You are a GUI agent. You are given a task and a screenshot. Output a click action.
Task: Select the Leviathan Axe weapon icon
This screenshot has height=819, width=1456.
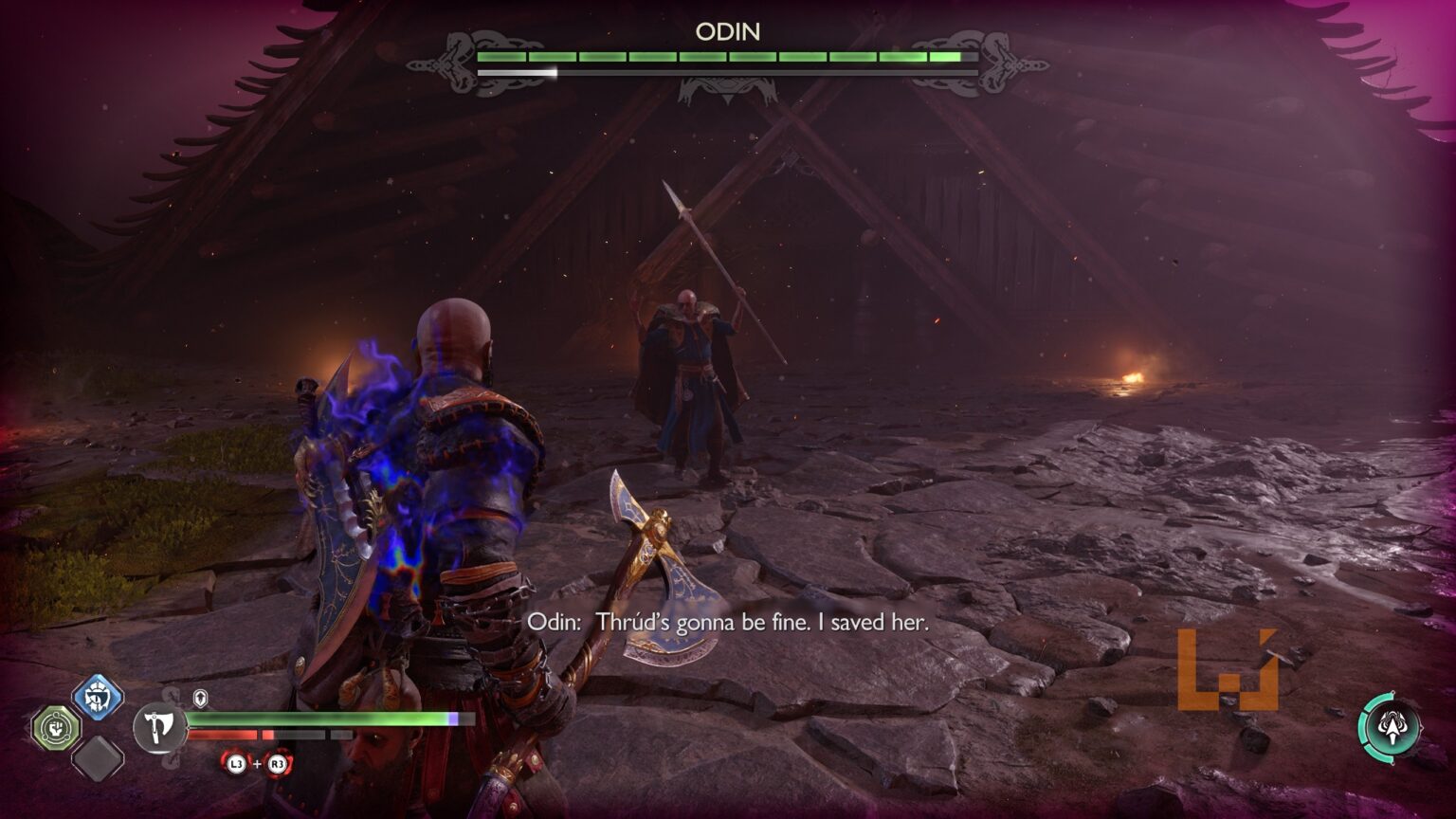click(159, 728)
